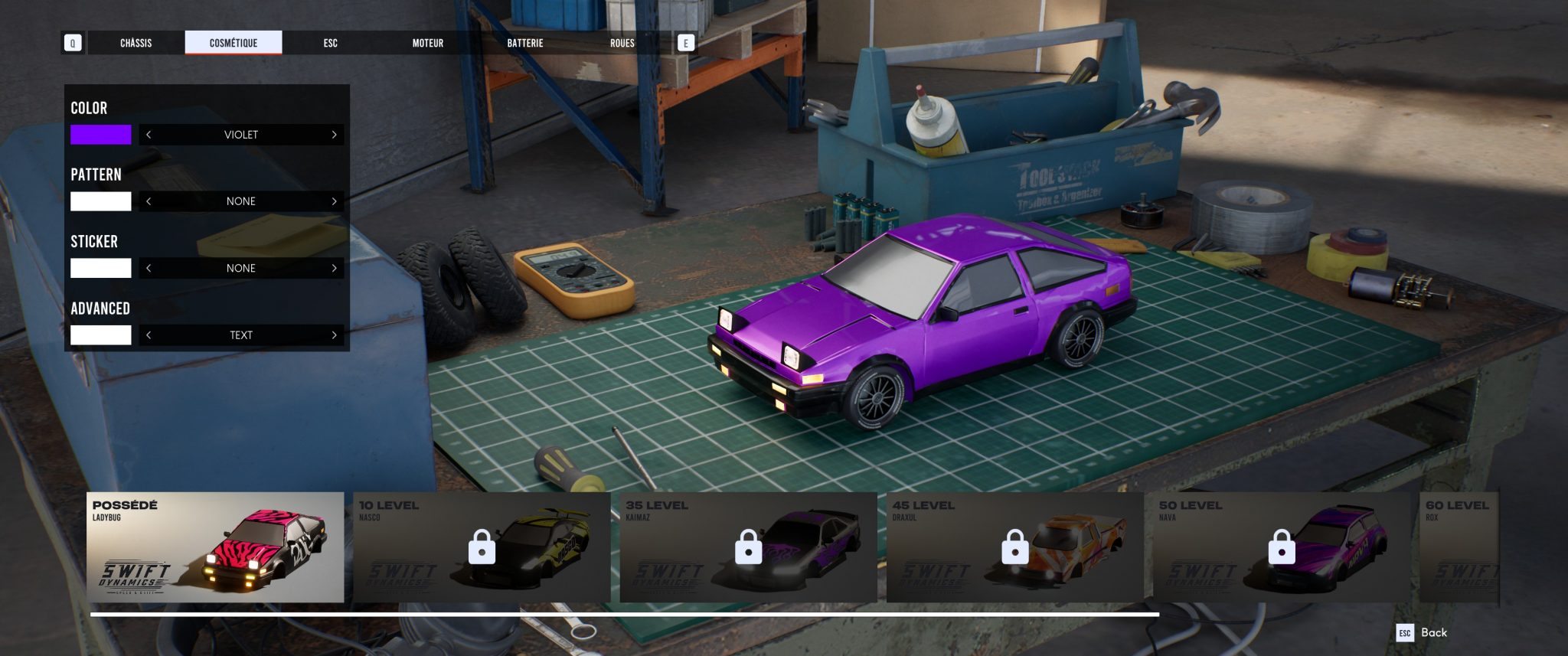This screenshot has height=656, width=1568.
Task: Open the Cosmétique tab
Action: coord(234,43)
